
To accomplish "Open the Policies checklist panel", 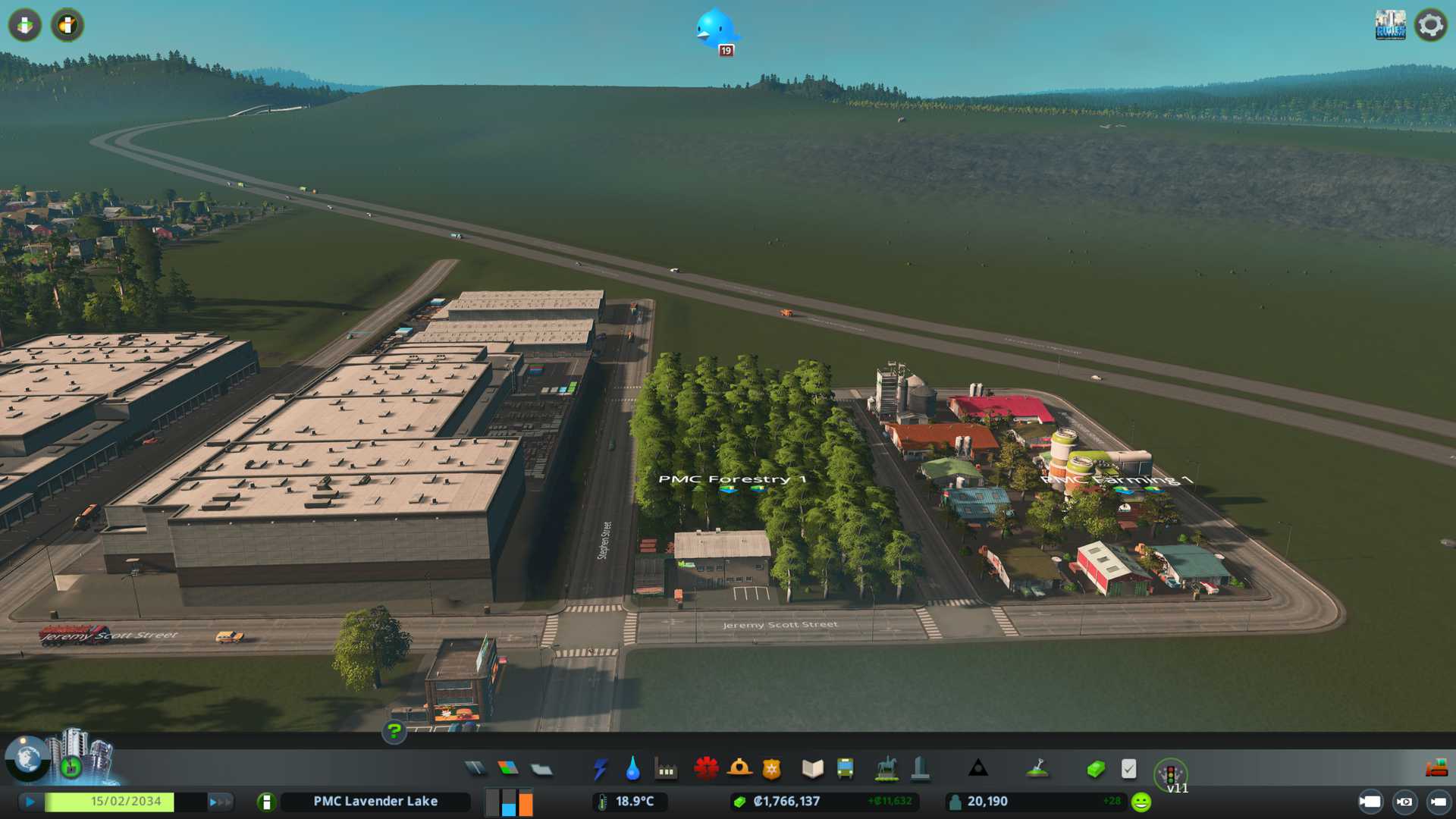I will coord(1128,769).
